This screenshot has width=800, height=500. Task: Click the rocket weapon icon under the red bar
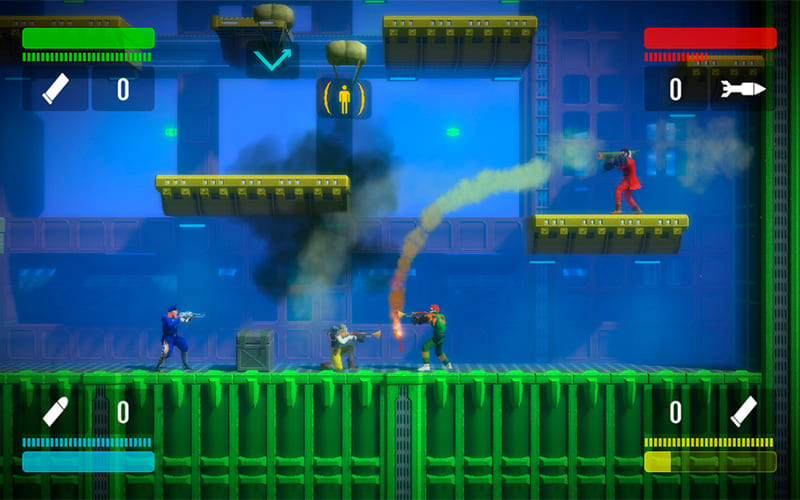point(743,89)
